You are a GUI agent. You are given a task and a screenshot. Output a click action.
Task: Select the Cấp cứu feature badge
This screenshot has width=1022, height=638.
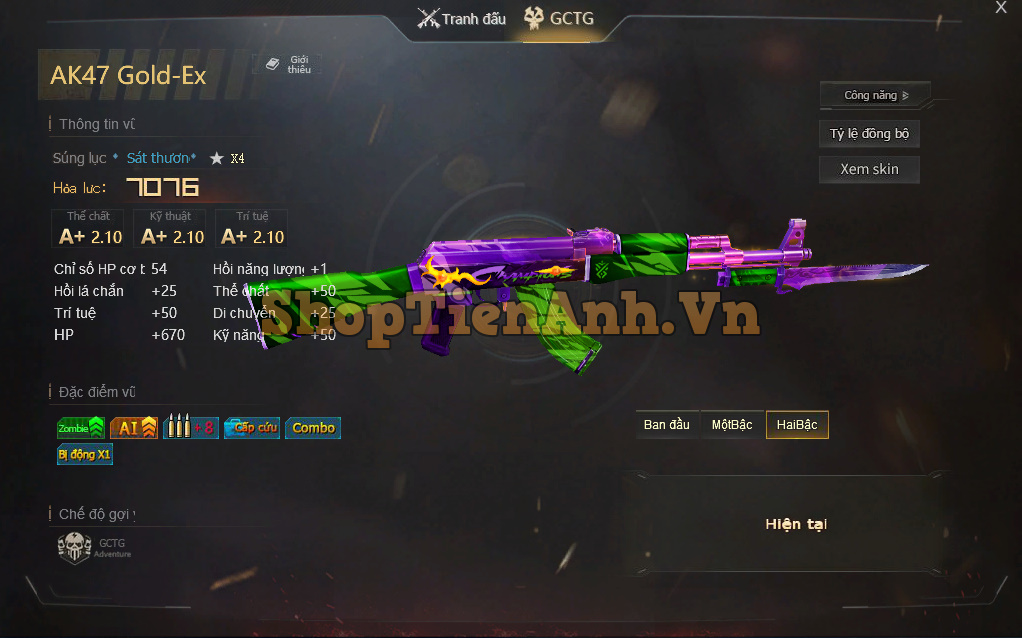(x=251, y=428)
